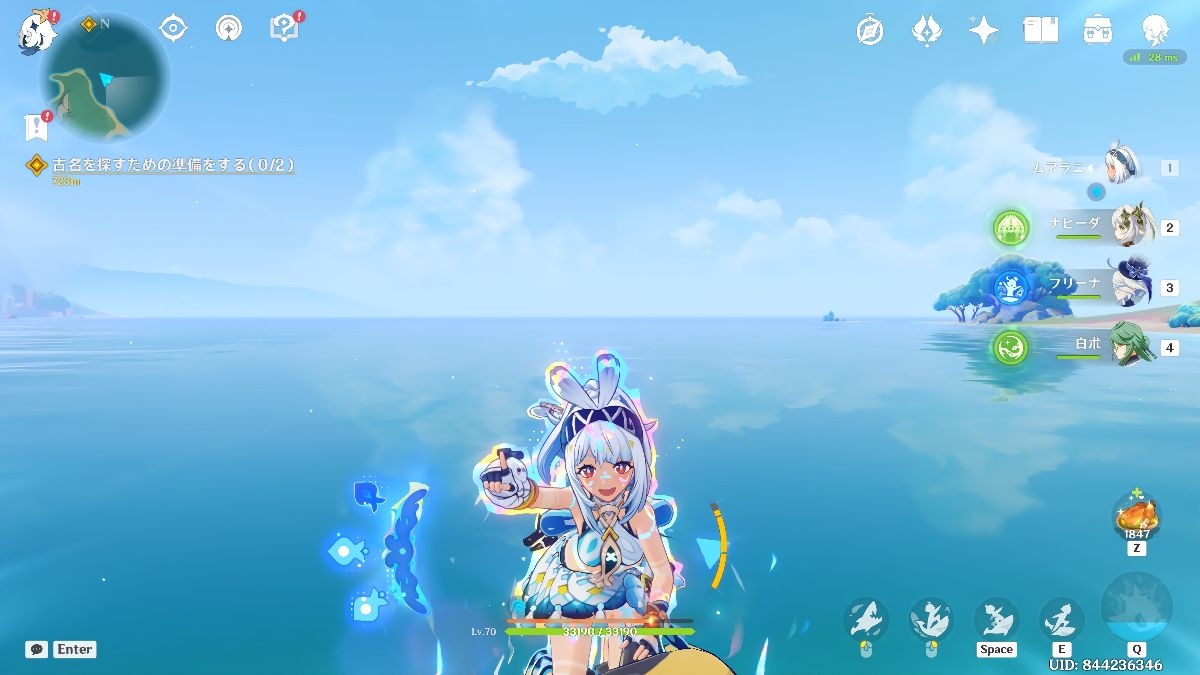1200x675 pixels.
Task: Open the question-mark book tutorial icon
Action: (285, 28)
